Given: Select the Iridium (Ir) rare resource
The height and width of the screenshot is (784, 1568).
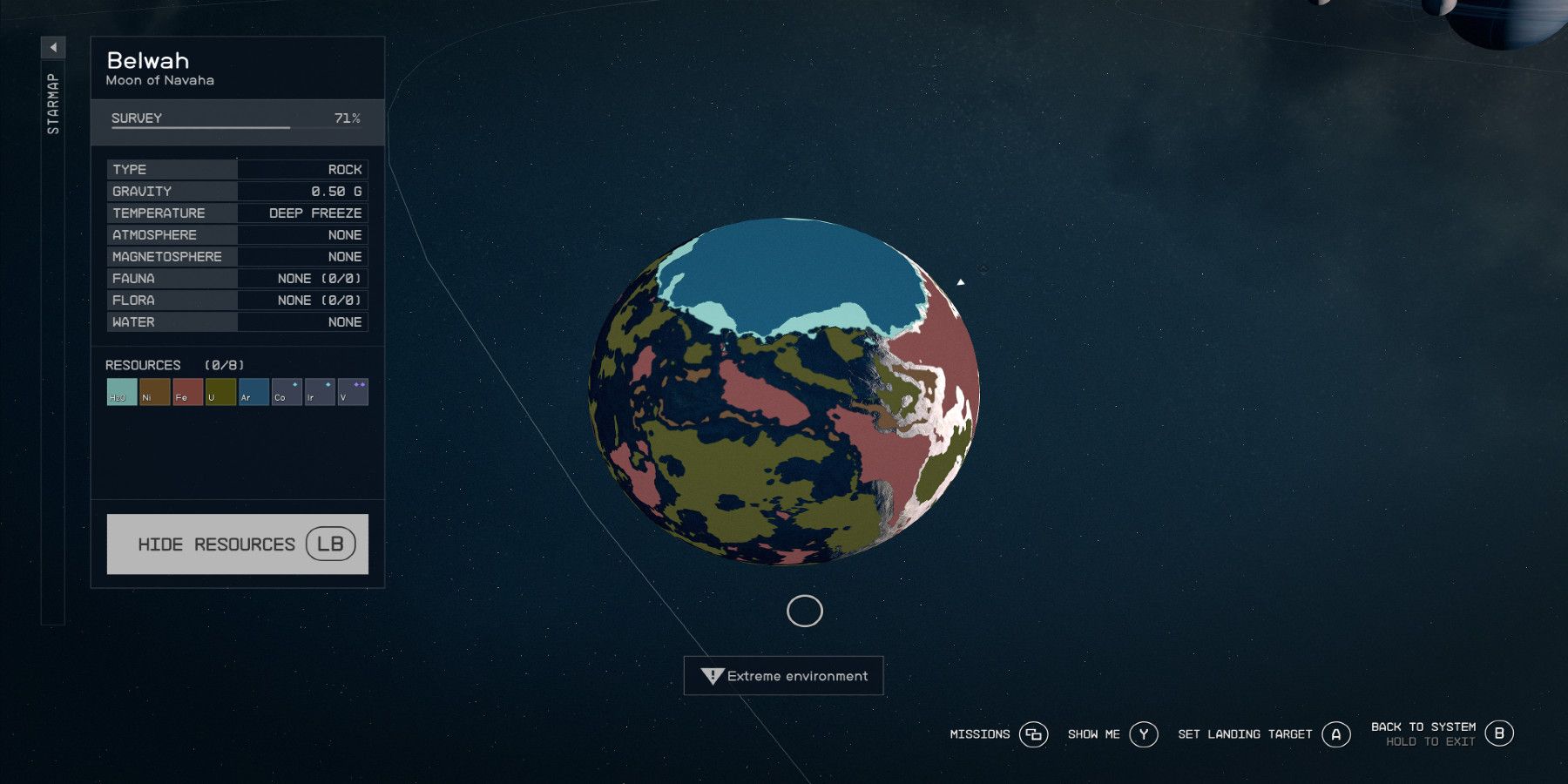Looking at the screenshot, I should click(x=319, y=392).
